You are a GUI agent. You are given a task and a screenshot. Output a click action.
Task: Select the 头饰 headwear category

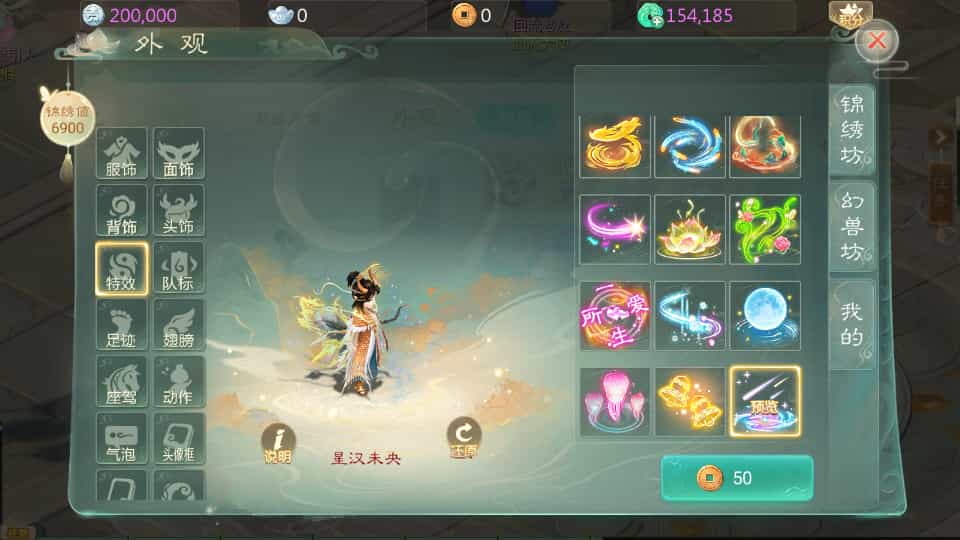178,211
